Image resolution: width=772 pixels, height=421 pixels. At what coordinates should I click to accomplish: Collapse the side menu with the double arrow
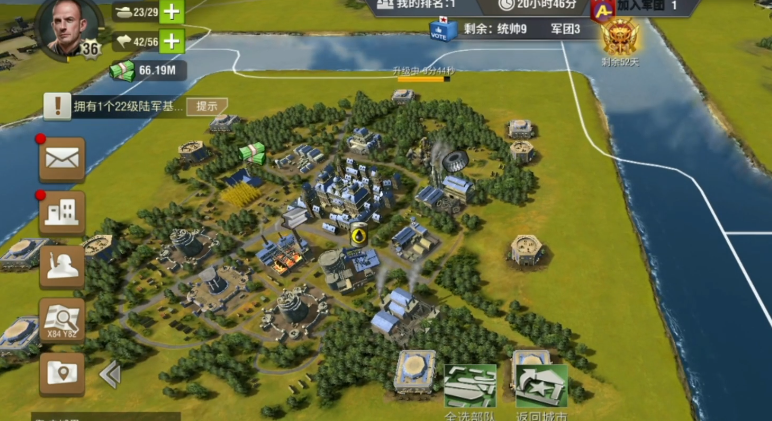tap(110, 374)
